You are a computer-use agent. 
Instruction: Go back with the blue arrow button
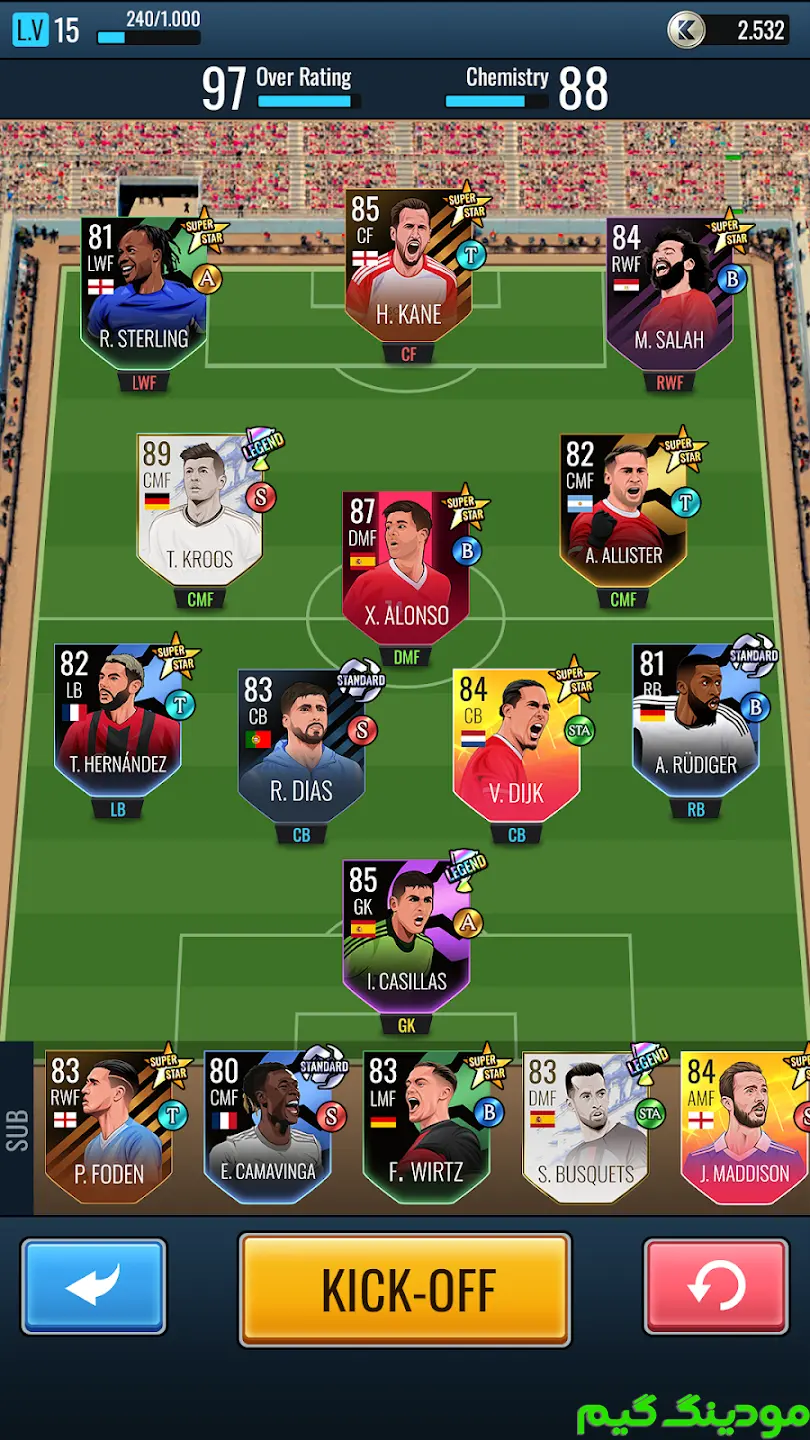pyautogui.click(x=94, y=1286)
